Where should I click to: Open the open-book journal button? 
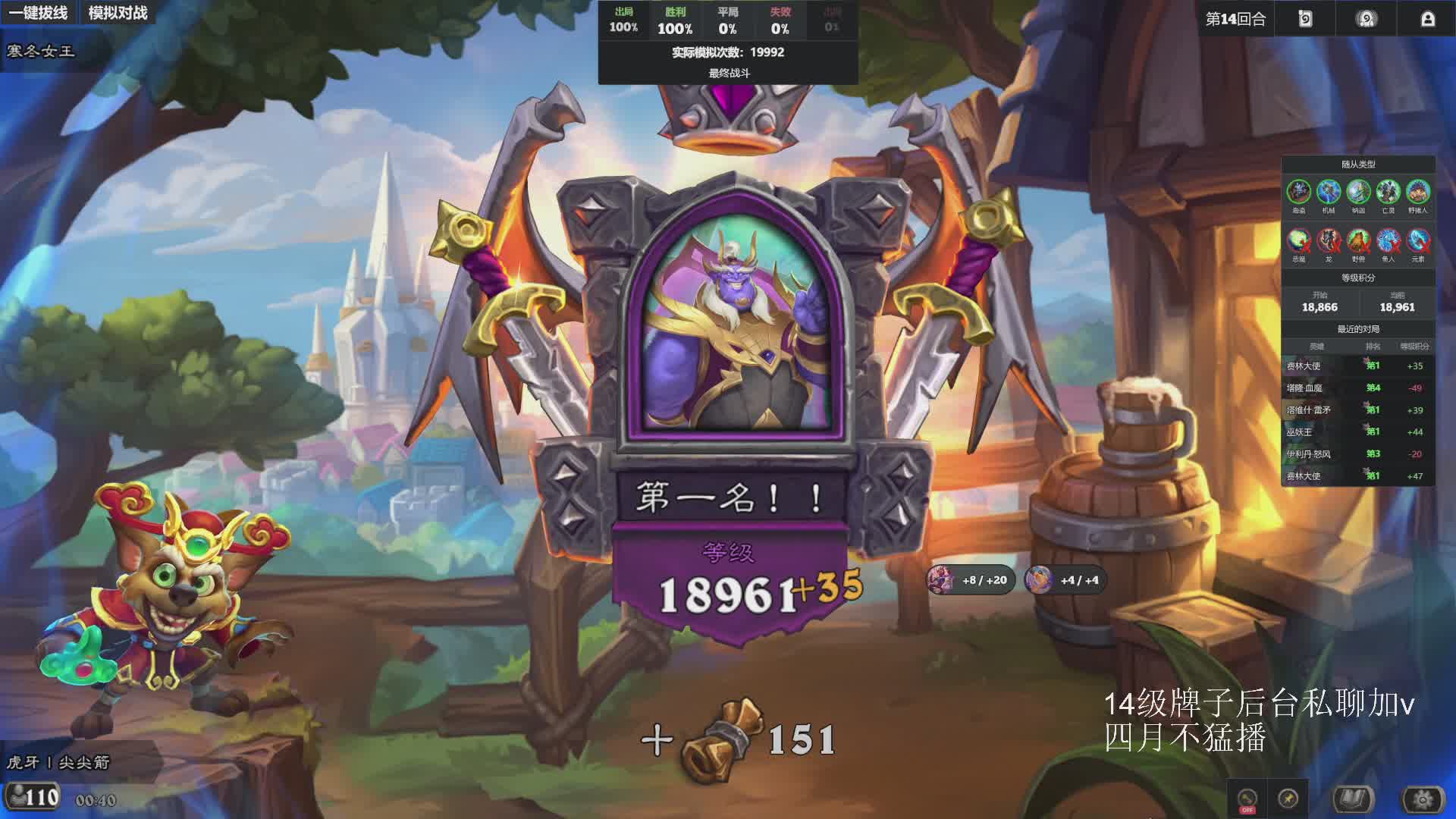click(1354, 799)
